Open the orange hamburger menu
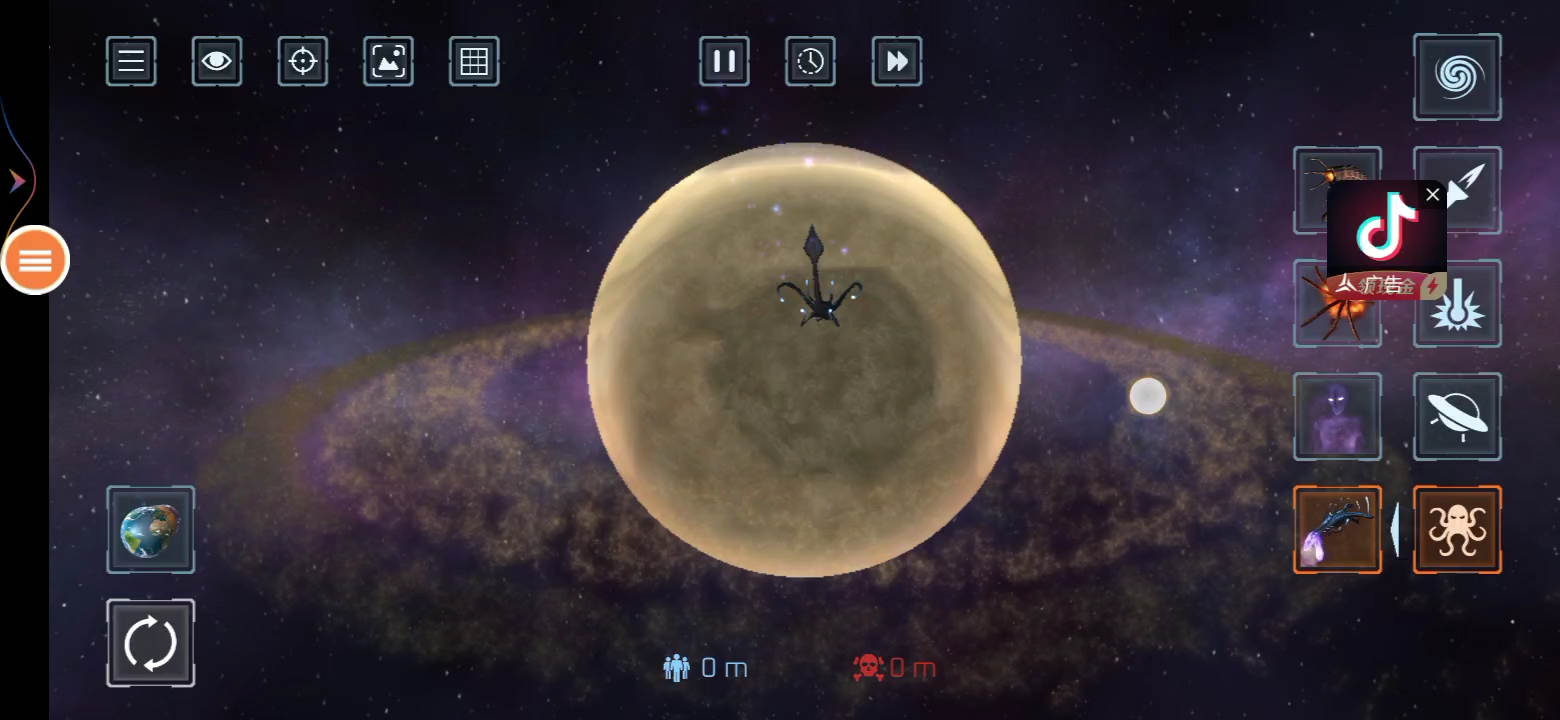This screenshot has height=720, width=1560. tap(36, 260)
